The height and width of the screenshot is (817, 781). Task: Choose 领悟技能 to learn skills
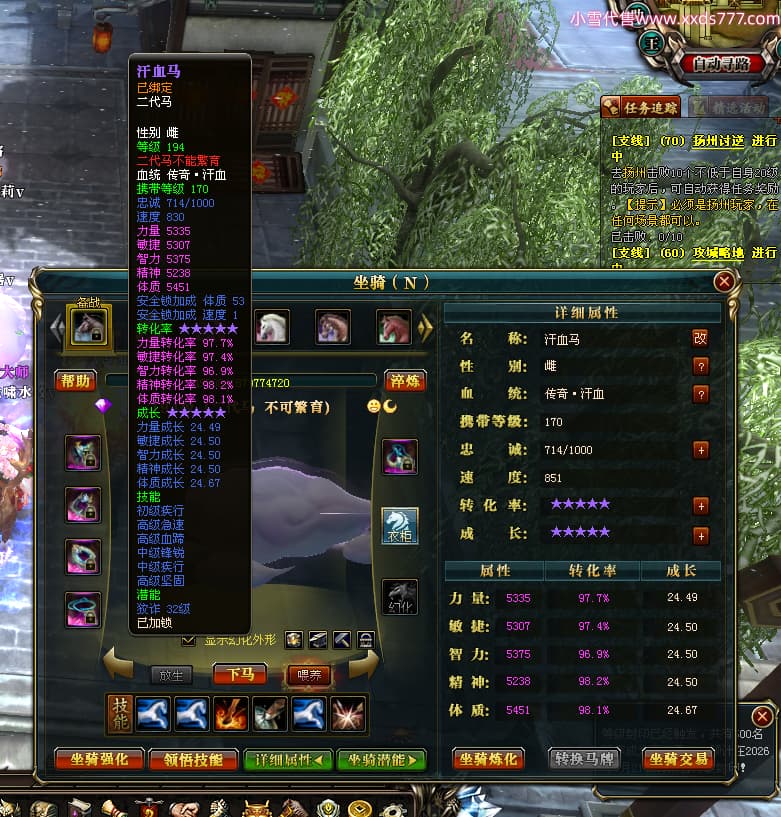[193, 759]
